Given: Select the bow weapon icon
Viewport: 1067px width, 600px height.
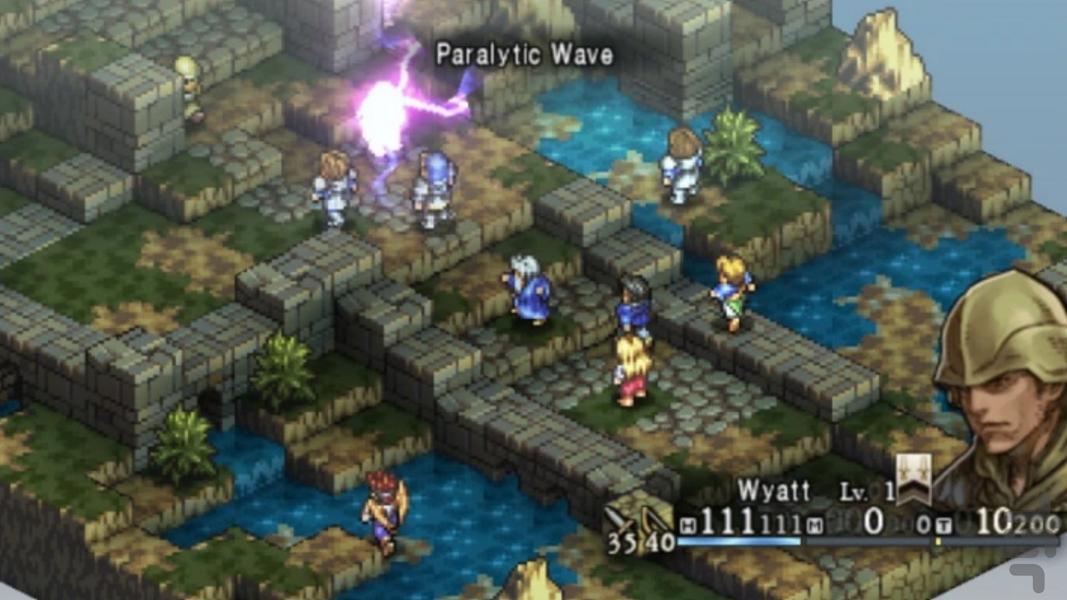Looking at the screenshot, I should [x=653, y=519].
